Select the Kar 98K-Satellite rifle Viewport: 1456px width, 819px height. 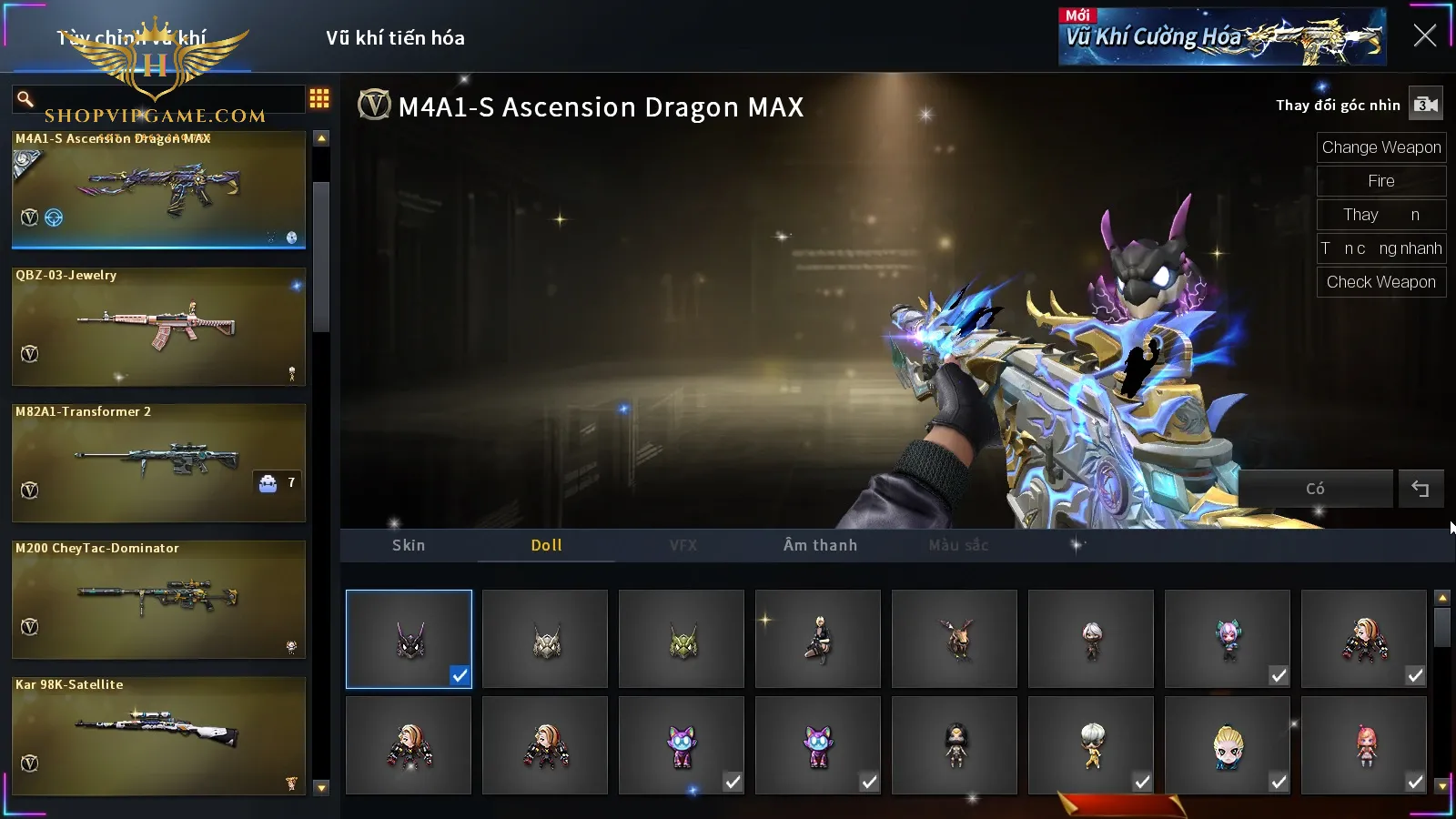[x=158, y=735]
